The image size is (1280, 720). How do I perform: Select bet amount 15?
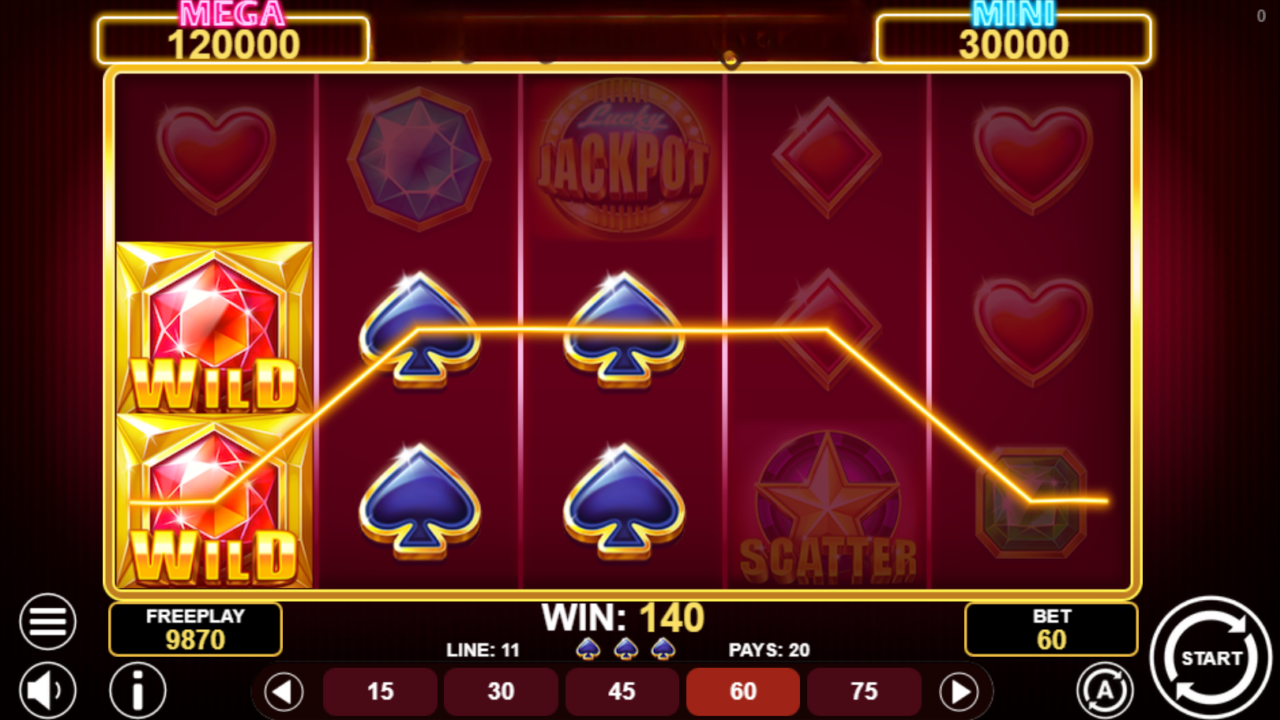tap(380, 691)
